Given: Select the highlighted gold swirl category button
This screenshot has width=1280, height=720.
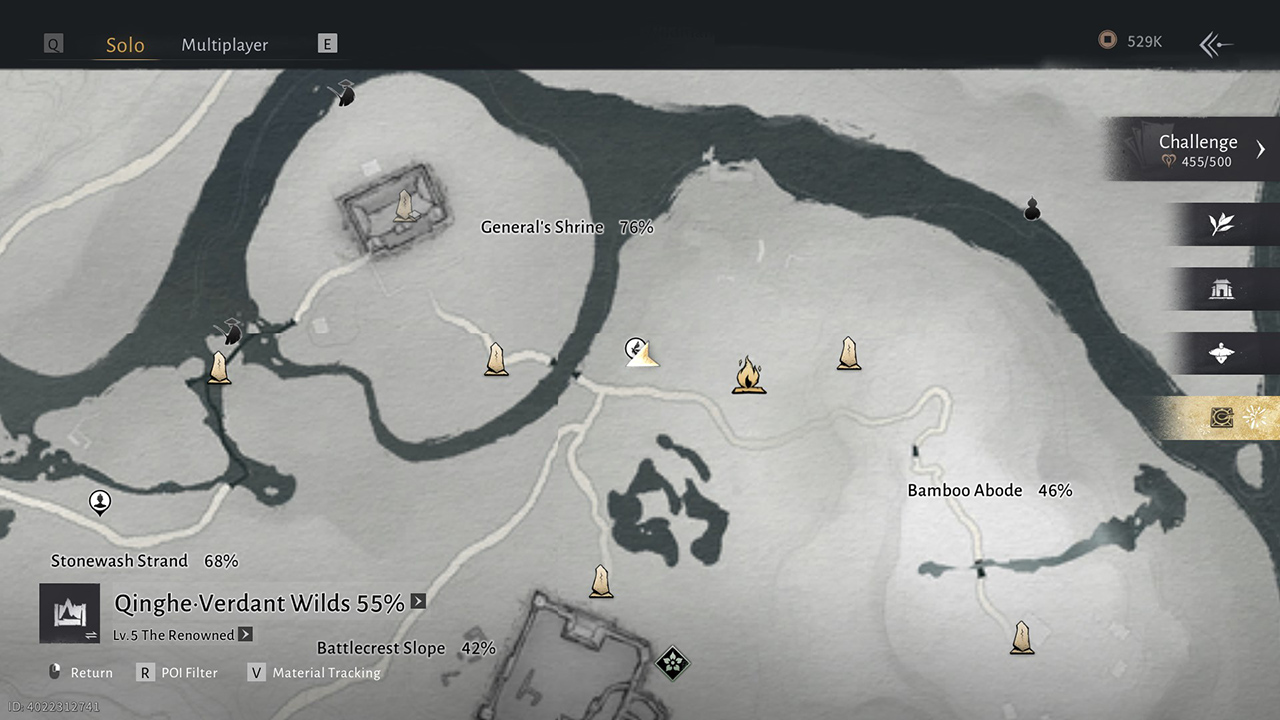Looking at the screenshot, I should click(1221, 418).
